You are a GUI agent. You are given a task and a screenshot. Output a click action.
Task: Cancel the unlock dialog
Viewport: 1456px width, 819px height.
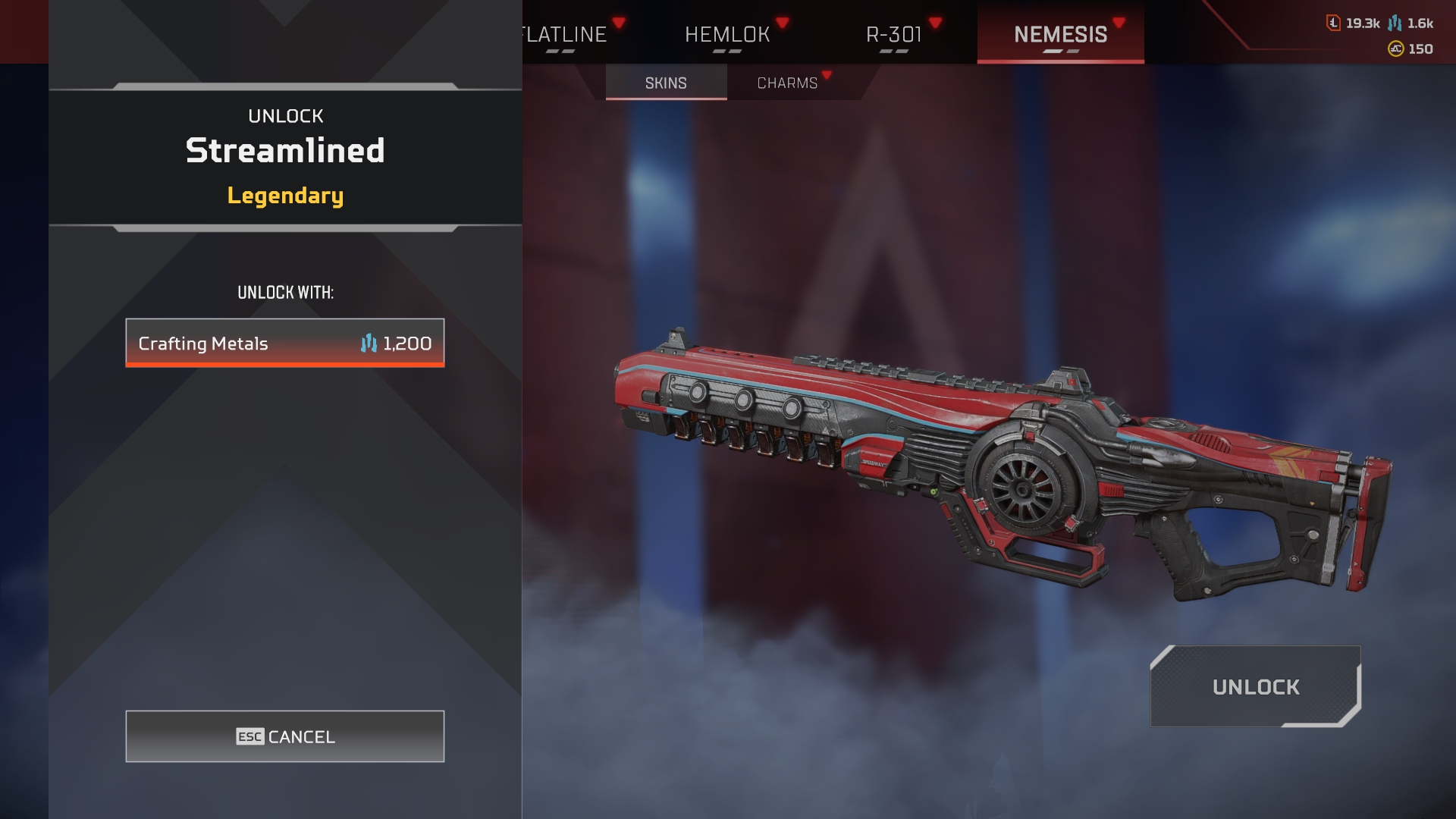285,736
